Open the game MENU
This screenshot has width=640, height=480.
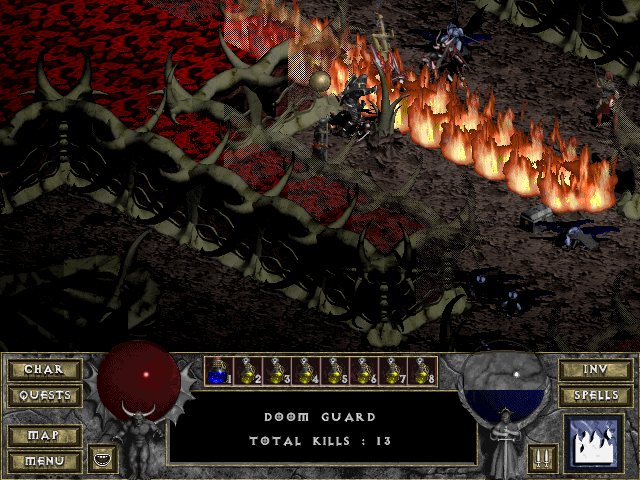44,461
